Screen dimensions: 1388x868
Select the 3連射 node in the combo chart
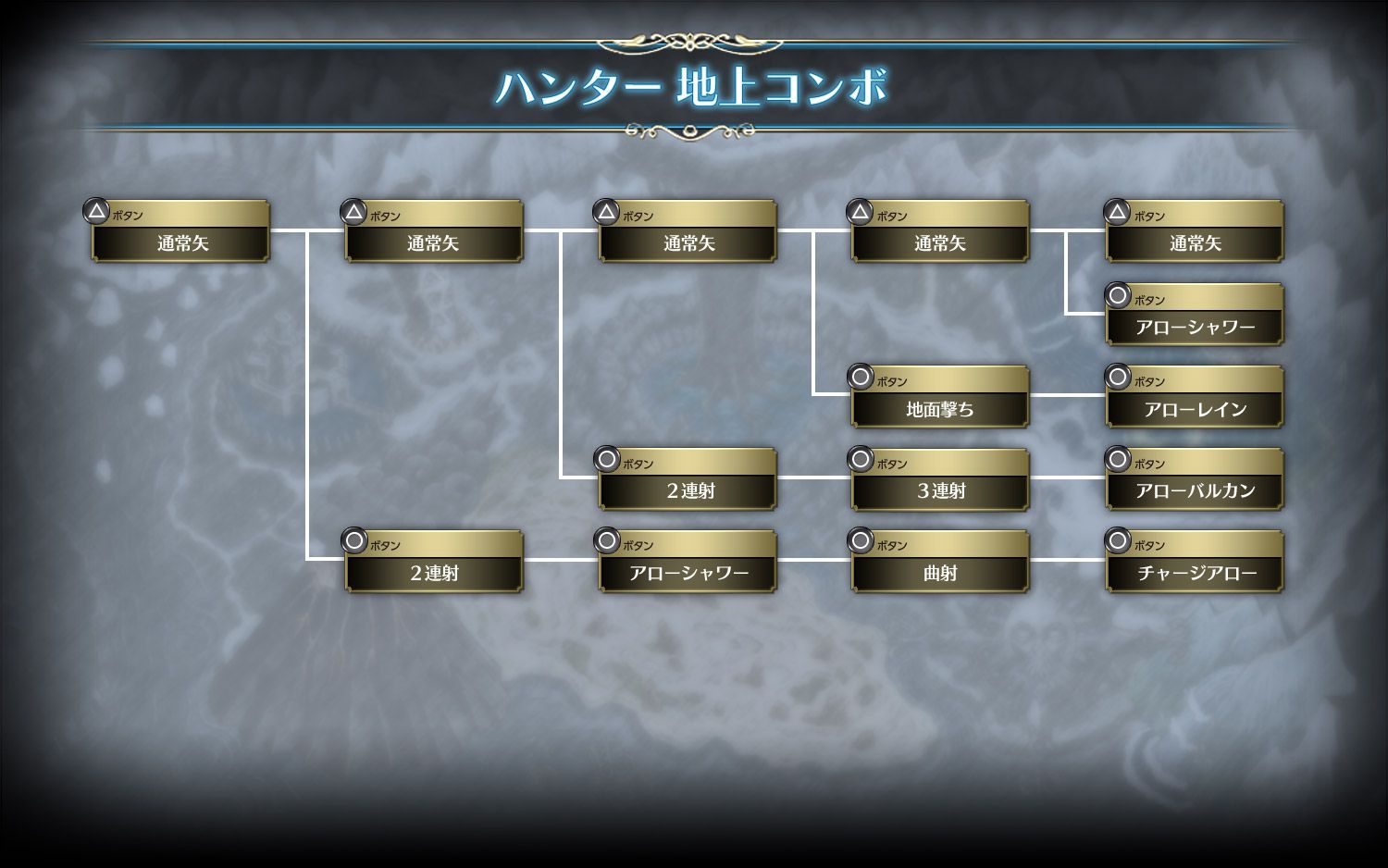point(939,489)
